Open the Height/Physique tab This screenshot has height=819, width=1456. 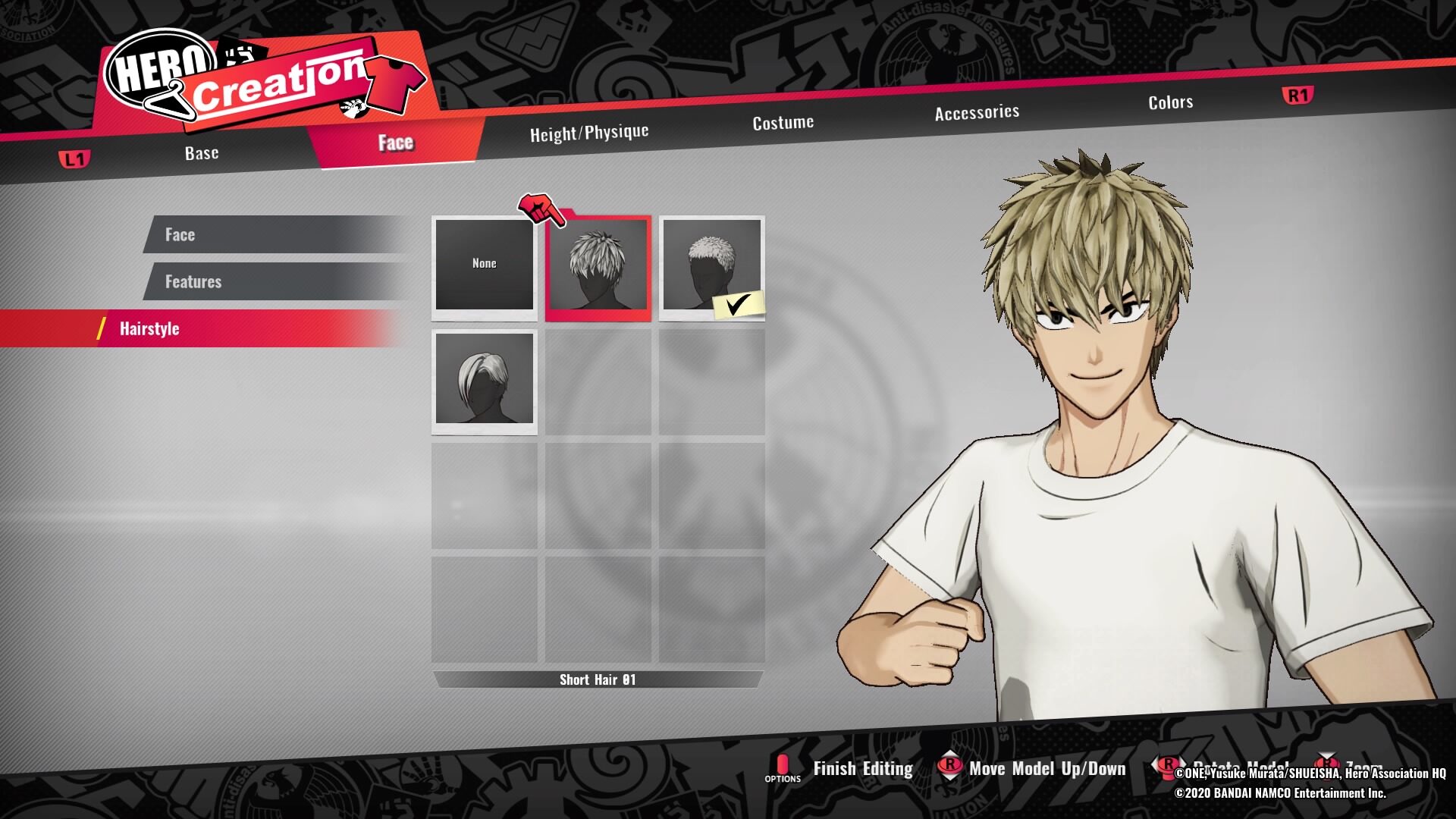pyautogui.click(x=589, y=133)
